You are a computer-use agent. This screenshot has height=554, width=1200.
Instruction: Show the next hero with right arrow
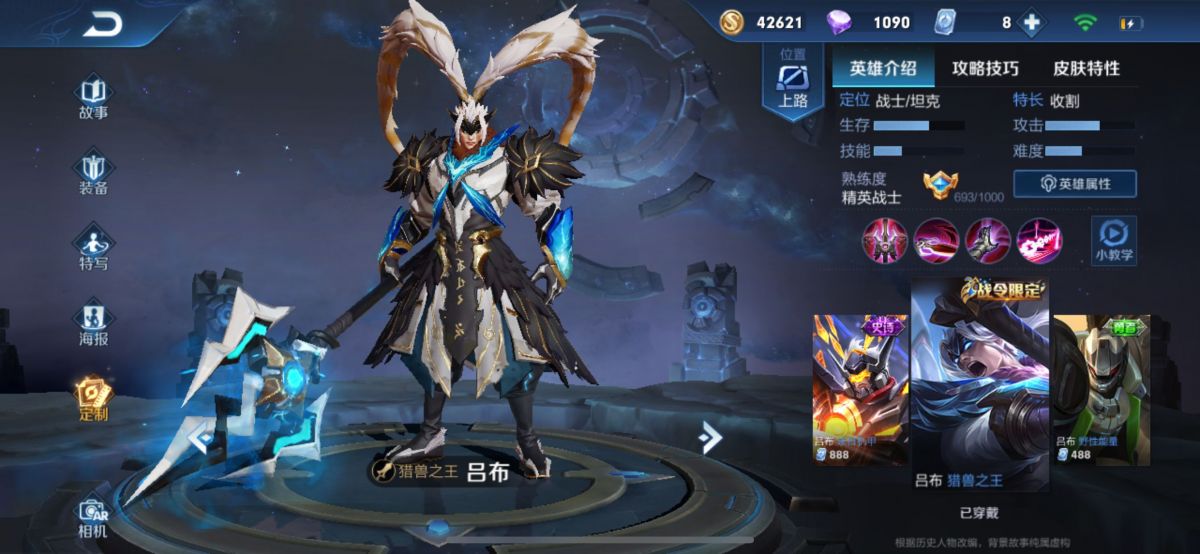point(710,436)
